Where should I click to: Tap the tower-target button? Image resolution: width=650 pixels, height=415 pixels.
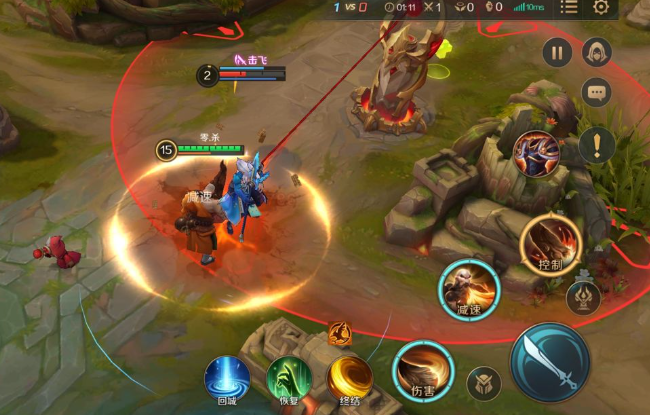pyautogui.click(x=583, y=297)
